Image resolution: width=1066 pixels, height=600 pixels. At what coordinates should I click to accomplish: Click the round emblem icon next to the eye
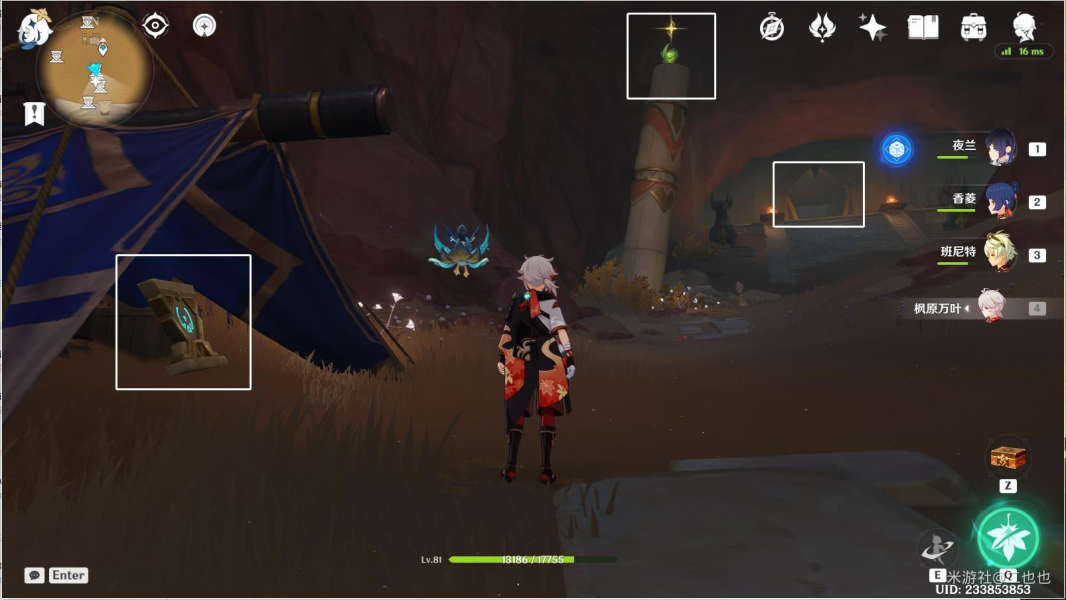point(204,26)
